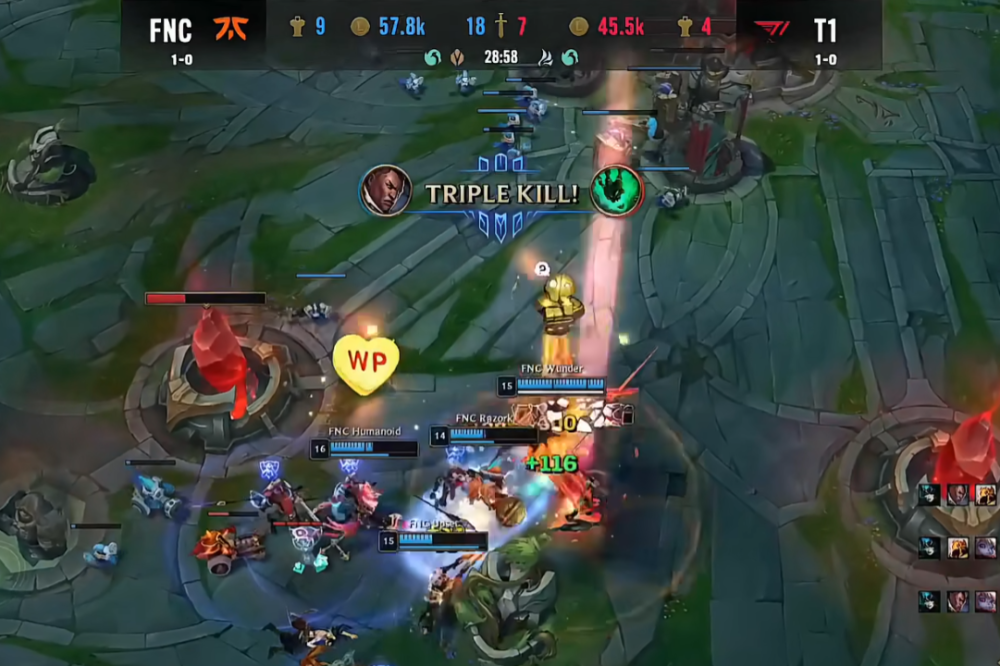Select the green Thresh portrait on the kill banner

(x=615, y=190)
